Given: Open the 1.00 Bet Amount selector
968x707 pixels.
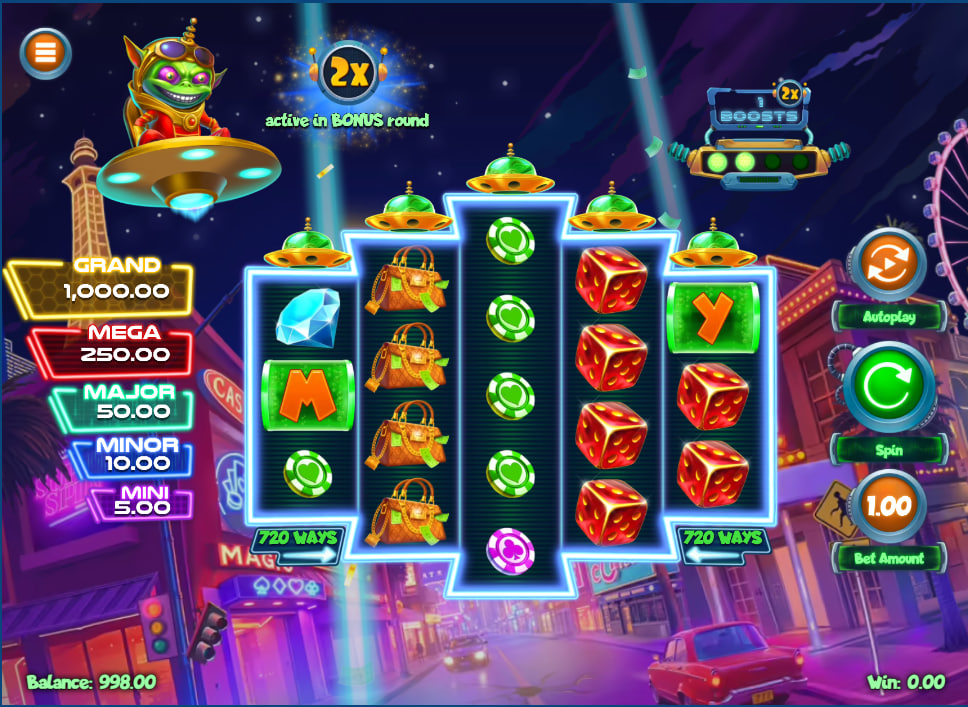Looking at the screenshot, I should (x=889, y=506).
